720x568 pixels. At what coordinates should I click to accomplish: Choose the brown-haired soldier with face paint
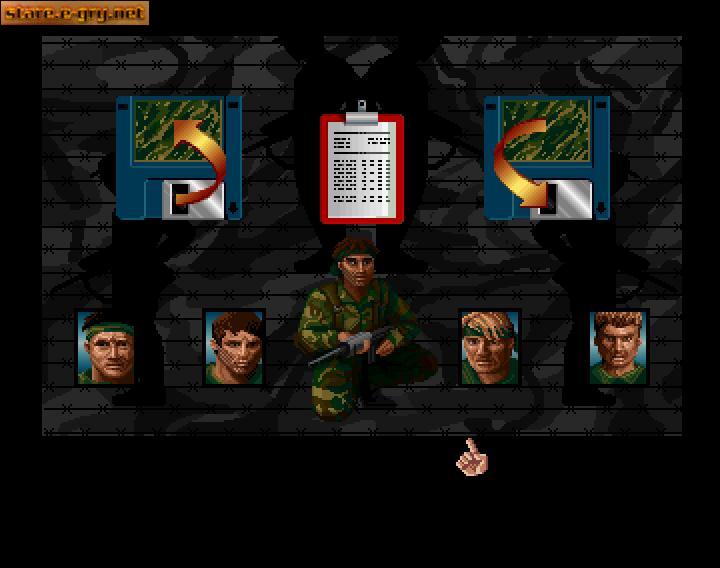coord(234,347)
